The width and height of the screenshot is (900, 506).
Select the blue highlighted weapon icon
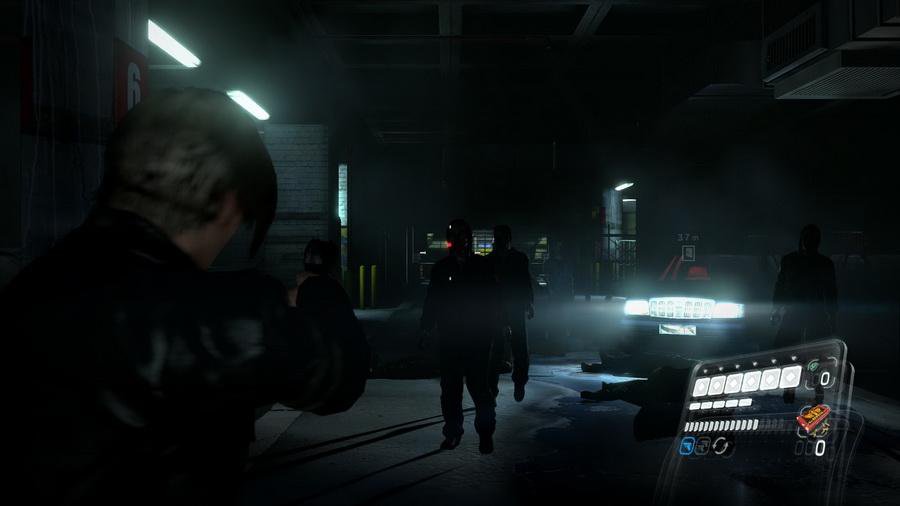coord(687,446)
